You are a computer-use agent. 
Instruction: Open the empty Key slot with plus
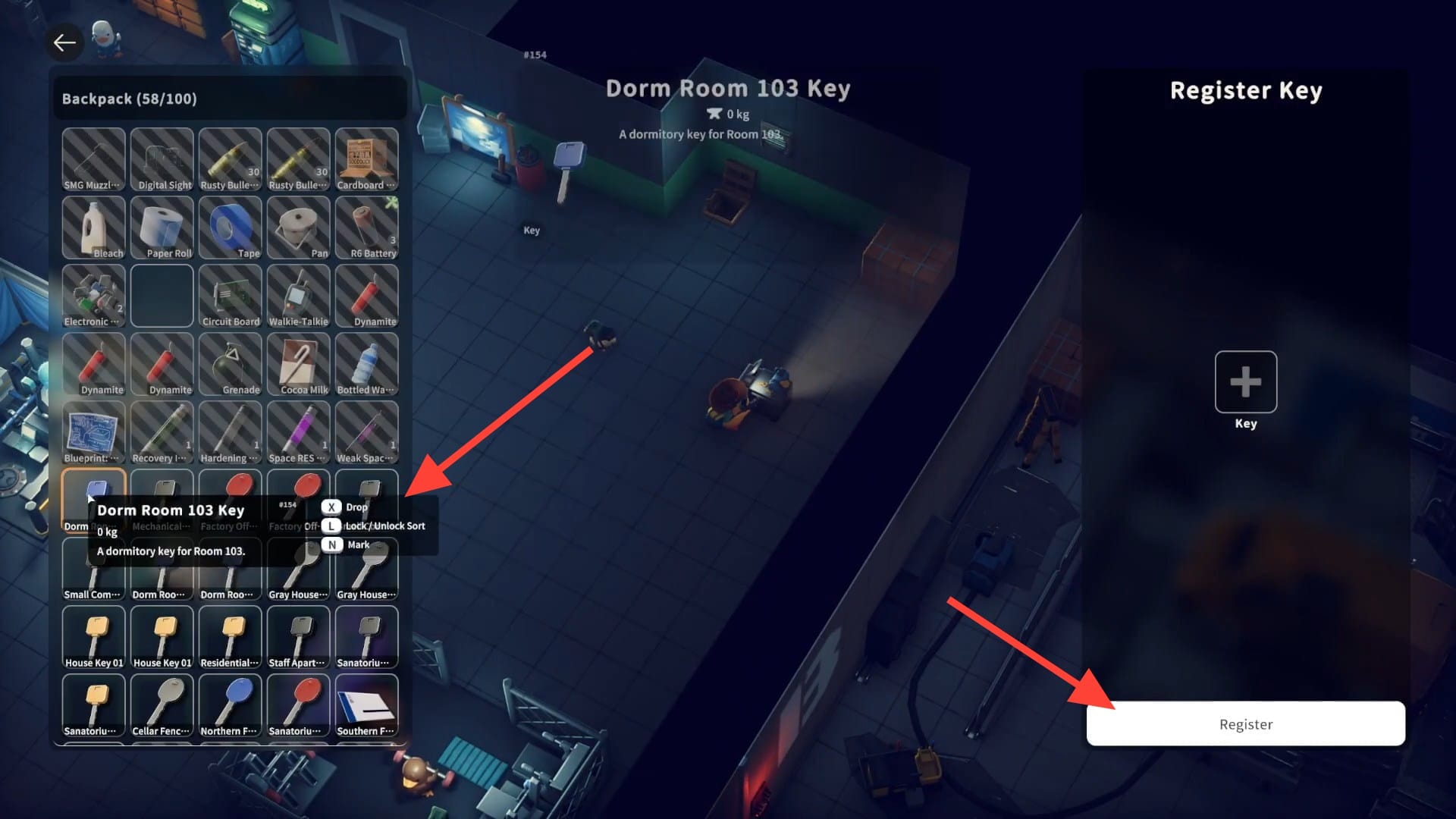click(x=1245, y=381)
